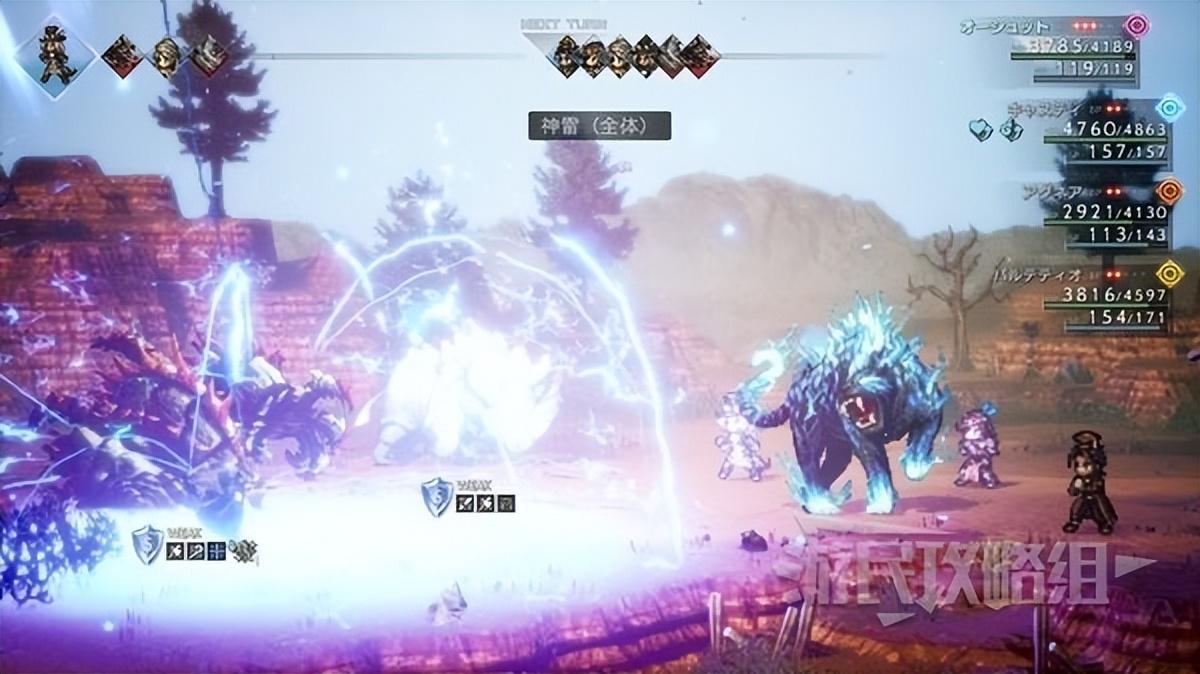This screenshot has width=1200, height=674.
Task: Select the large current-turn character portrait
Action: (x=54, y=55)
